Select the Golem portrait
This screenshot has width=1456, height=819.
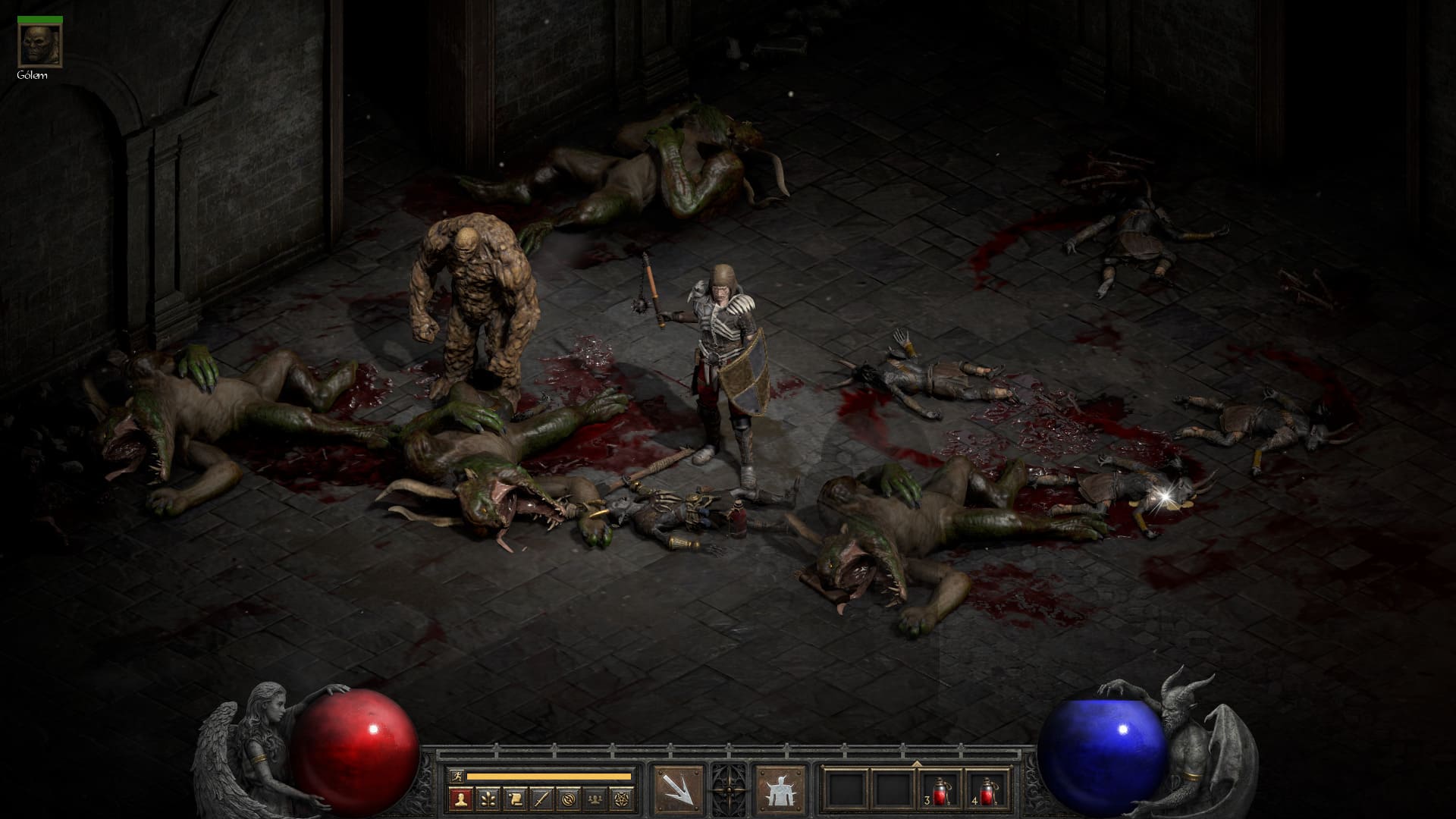[x=32, y=45]
